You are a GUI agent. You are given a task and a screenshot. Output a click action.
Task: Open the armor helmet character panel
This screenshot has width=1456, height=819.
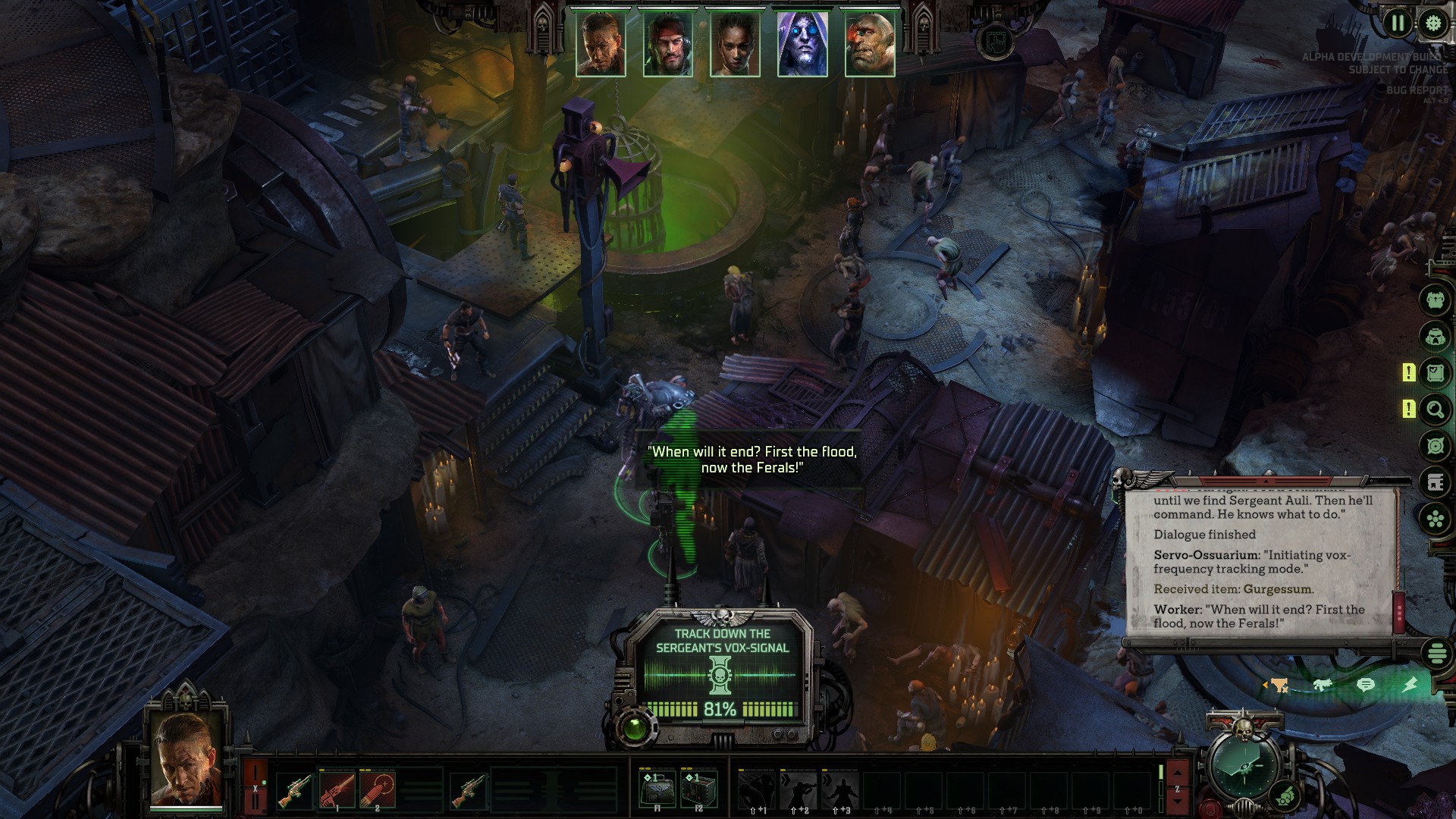[x=1435, y=336]
